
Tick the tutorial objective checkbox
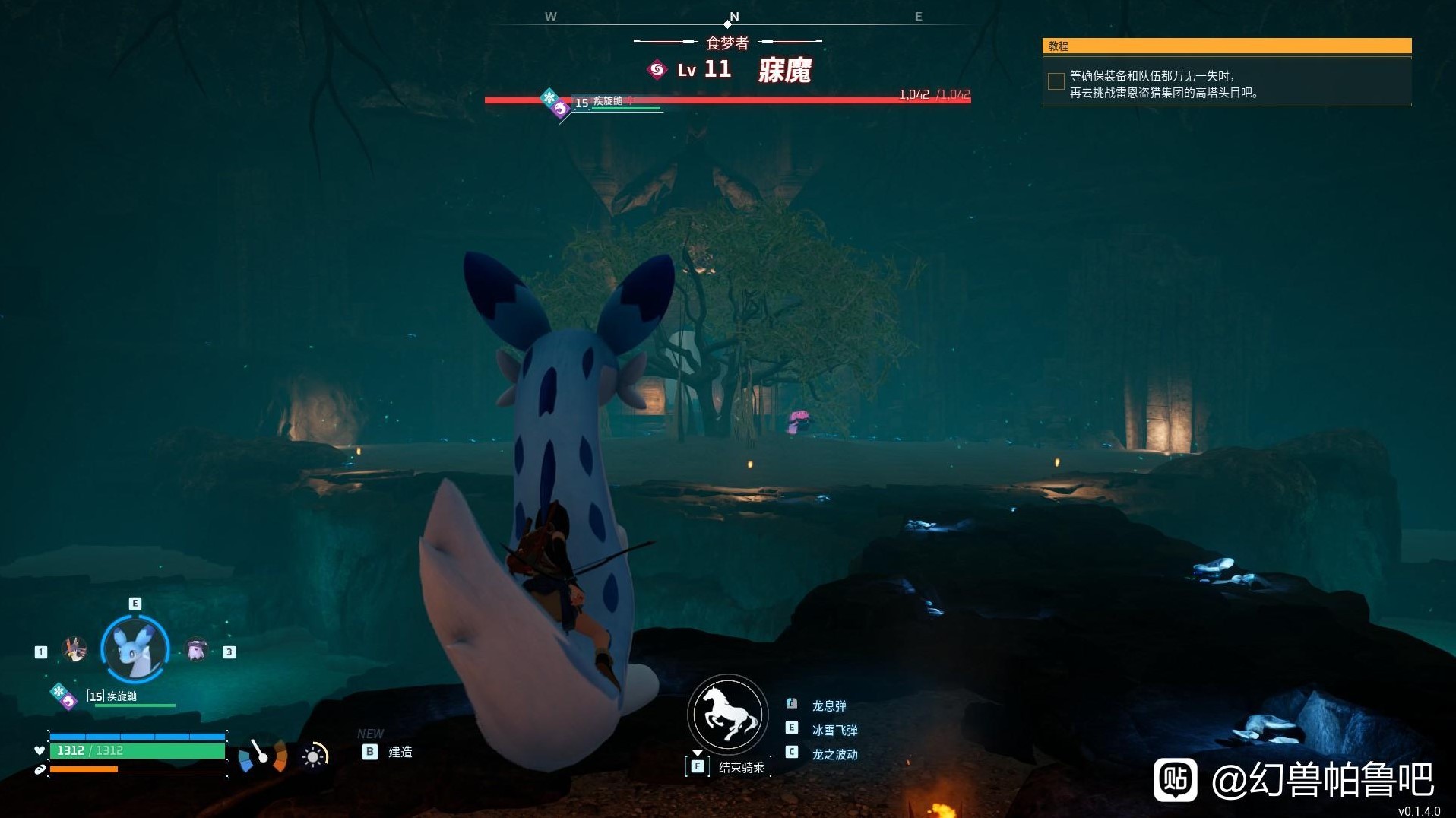click(x=1056, y=81)
